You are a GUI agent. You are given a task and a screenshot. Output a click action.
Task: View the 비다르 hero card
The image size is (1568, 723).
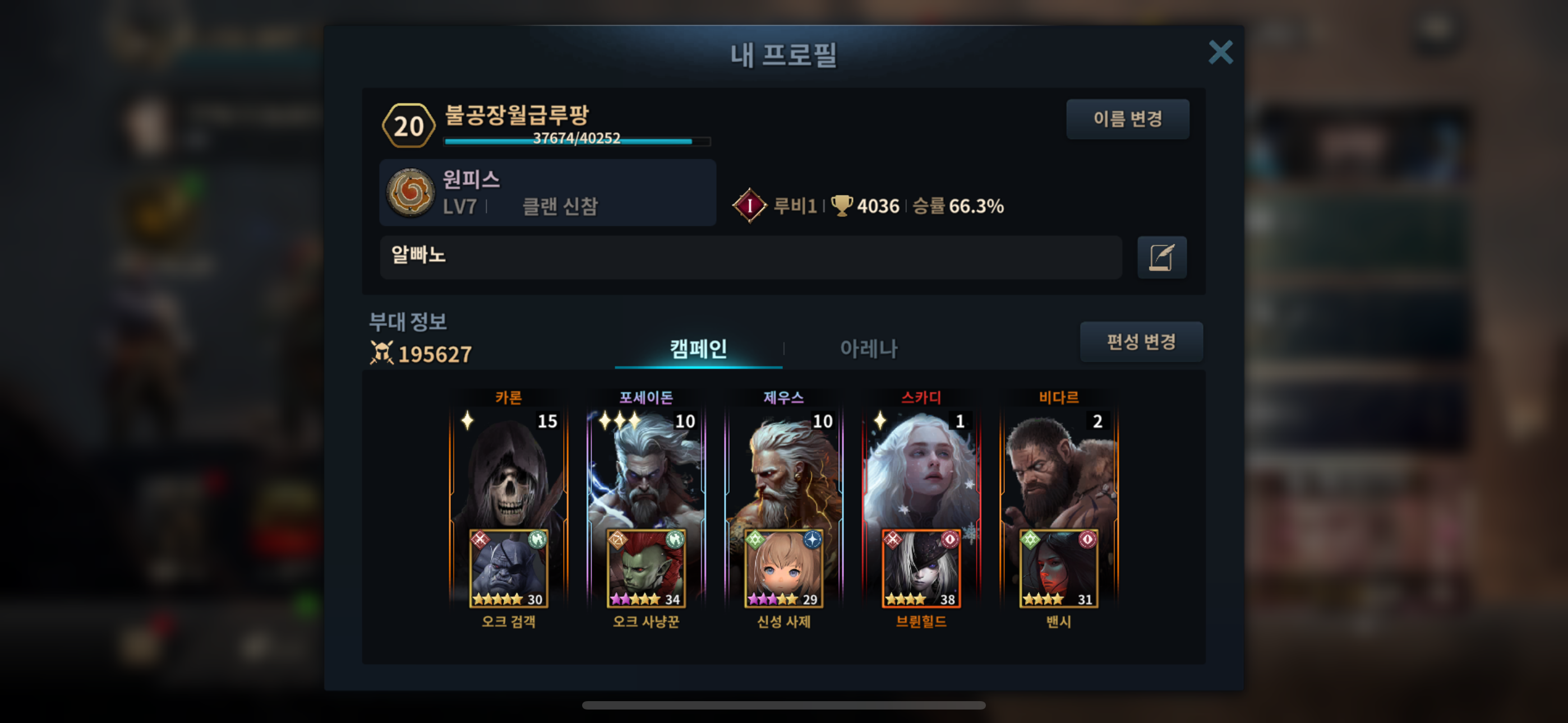point(1059,469)
